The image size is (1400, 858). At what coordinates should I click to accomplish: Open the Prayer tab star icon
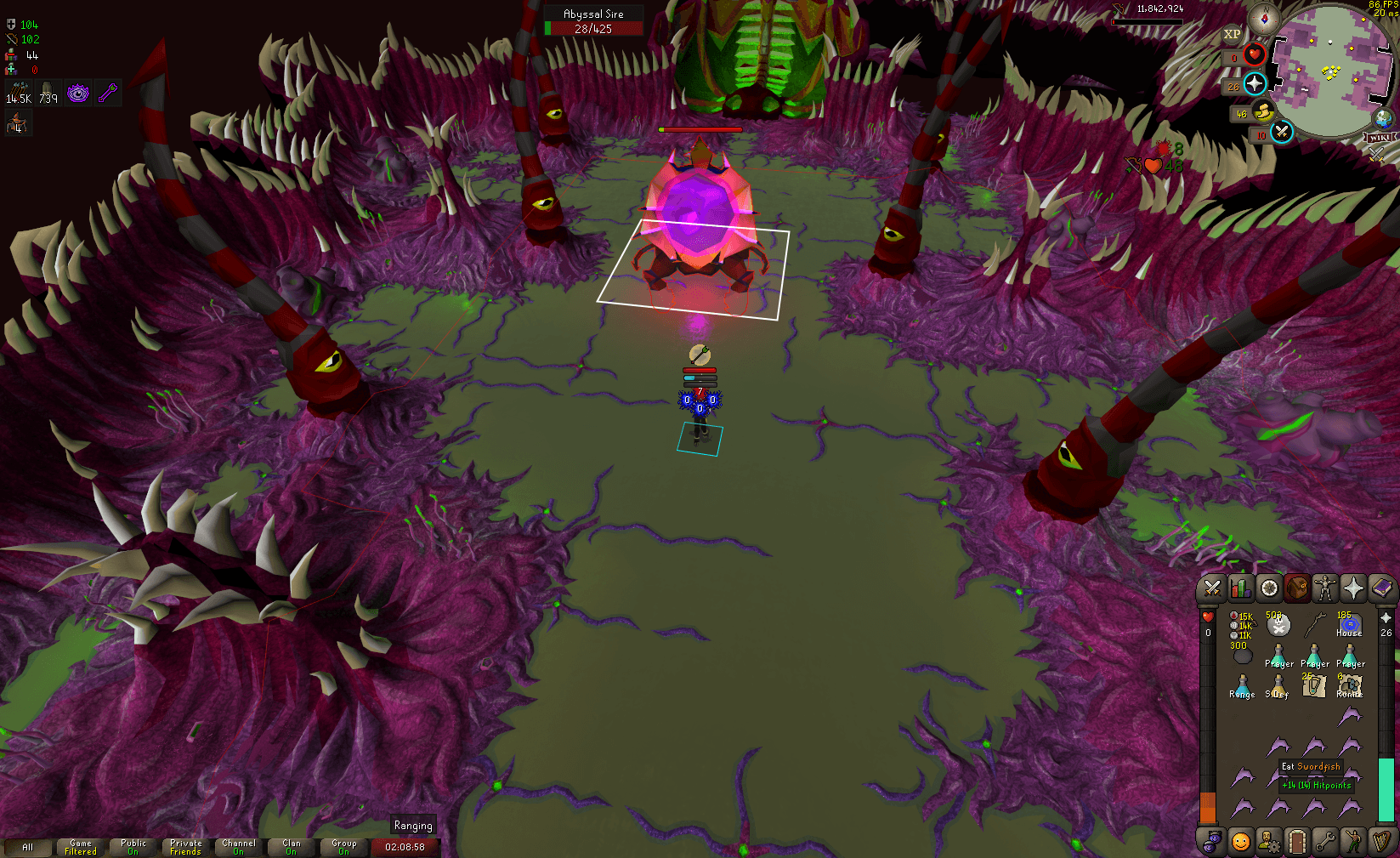point(1353,589)
